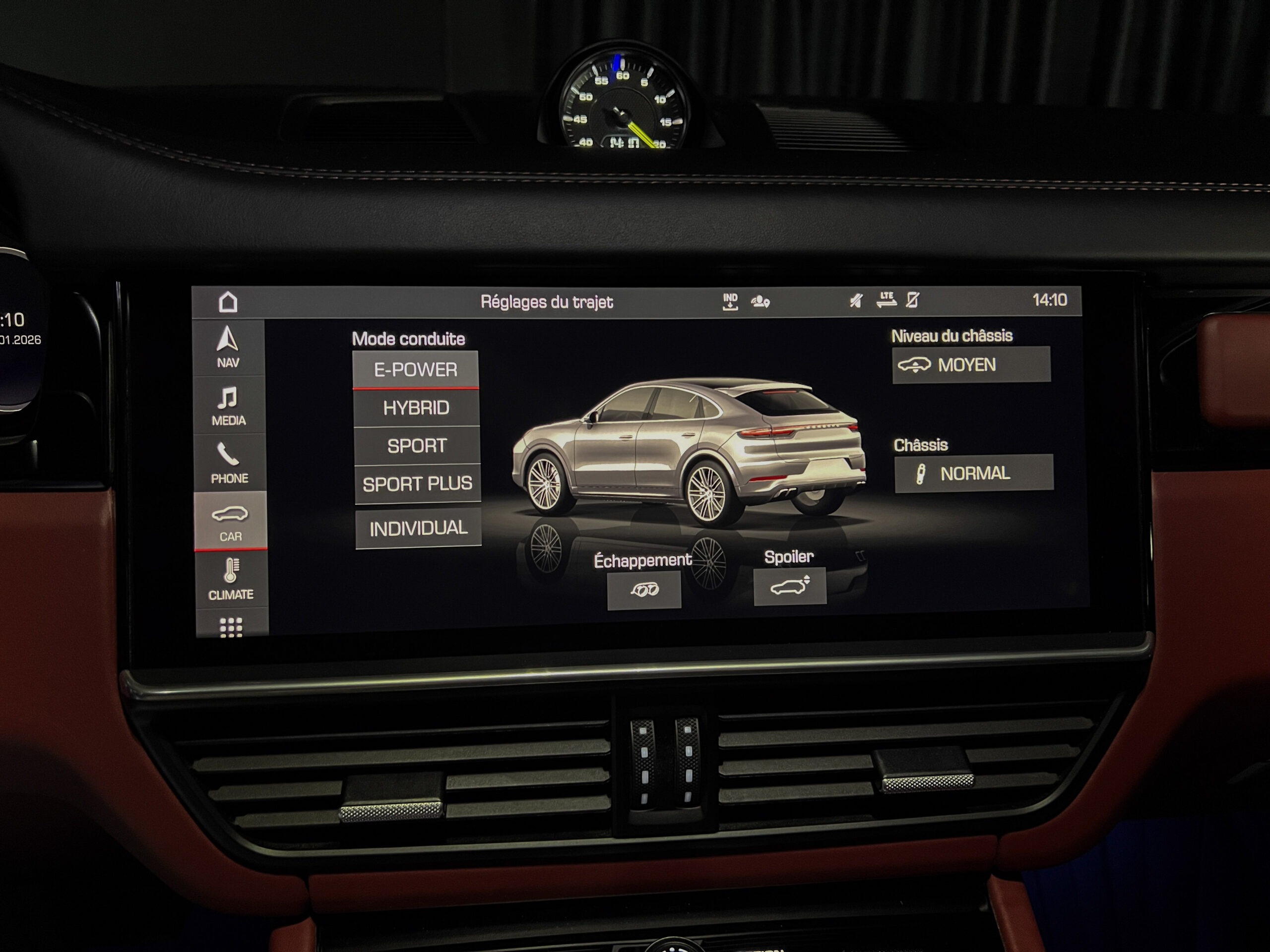The height and width of the screenshot is (952, 1270).
Task: Open the NAV section
Action: click(x=228, y=347)
